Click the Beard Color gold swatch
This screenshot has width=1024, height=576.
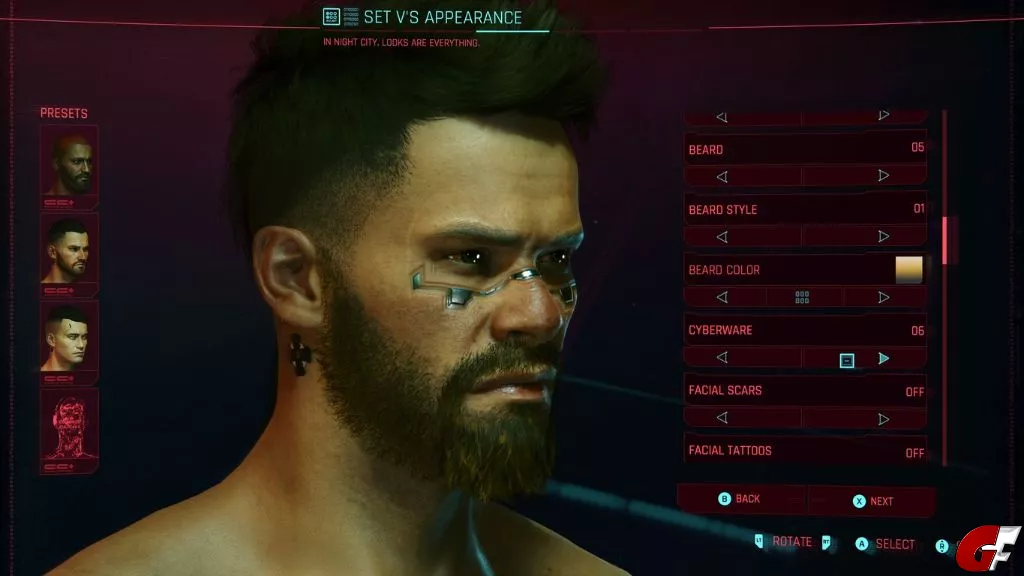coord(909,270)
